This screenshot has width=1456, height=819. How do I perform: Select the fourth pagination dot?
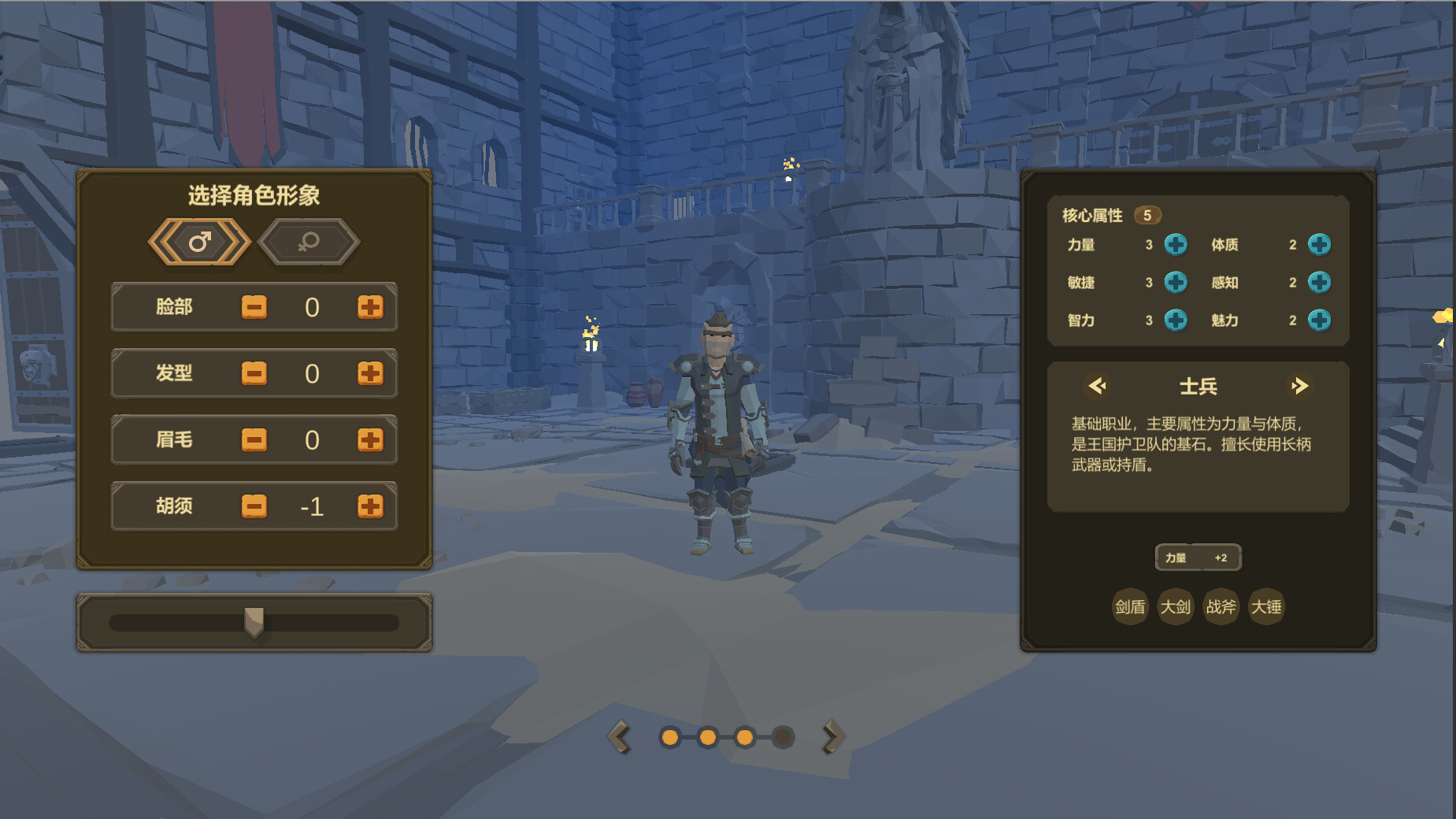(783, 737)
